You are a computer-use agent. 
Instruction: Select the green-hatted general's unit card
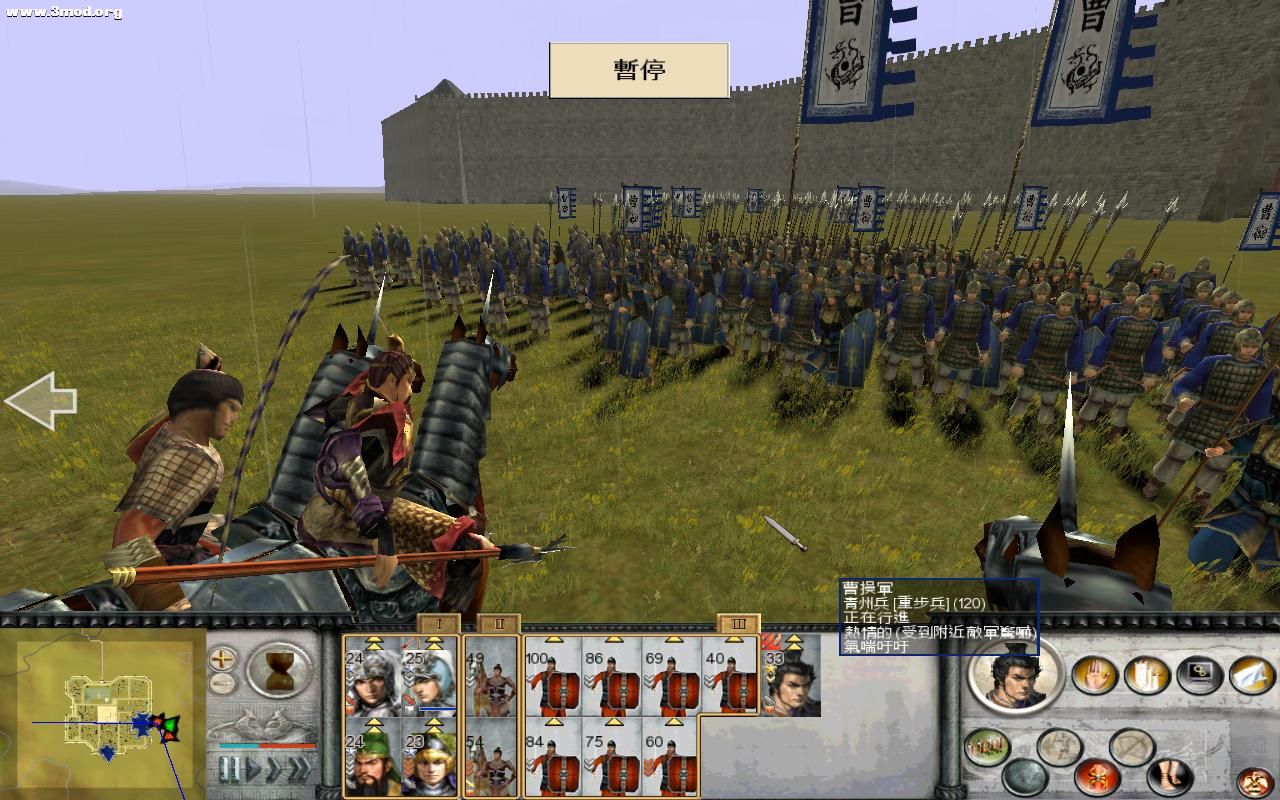(370, 762)
